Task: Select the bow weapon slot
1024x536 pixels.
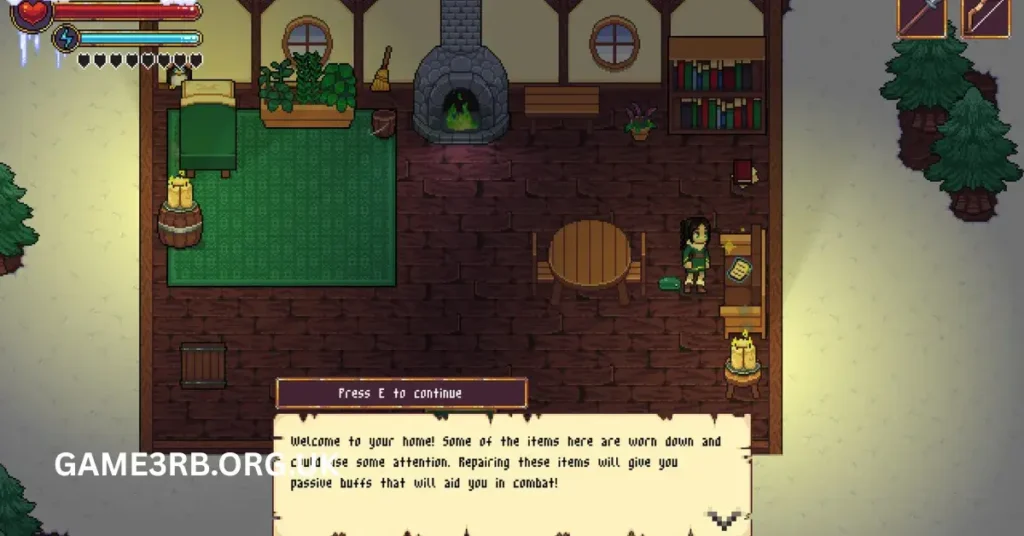Action: [x=985, y=16]
